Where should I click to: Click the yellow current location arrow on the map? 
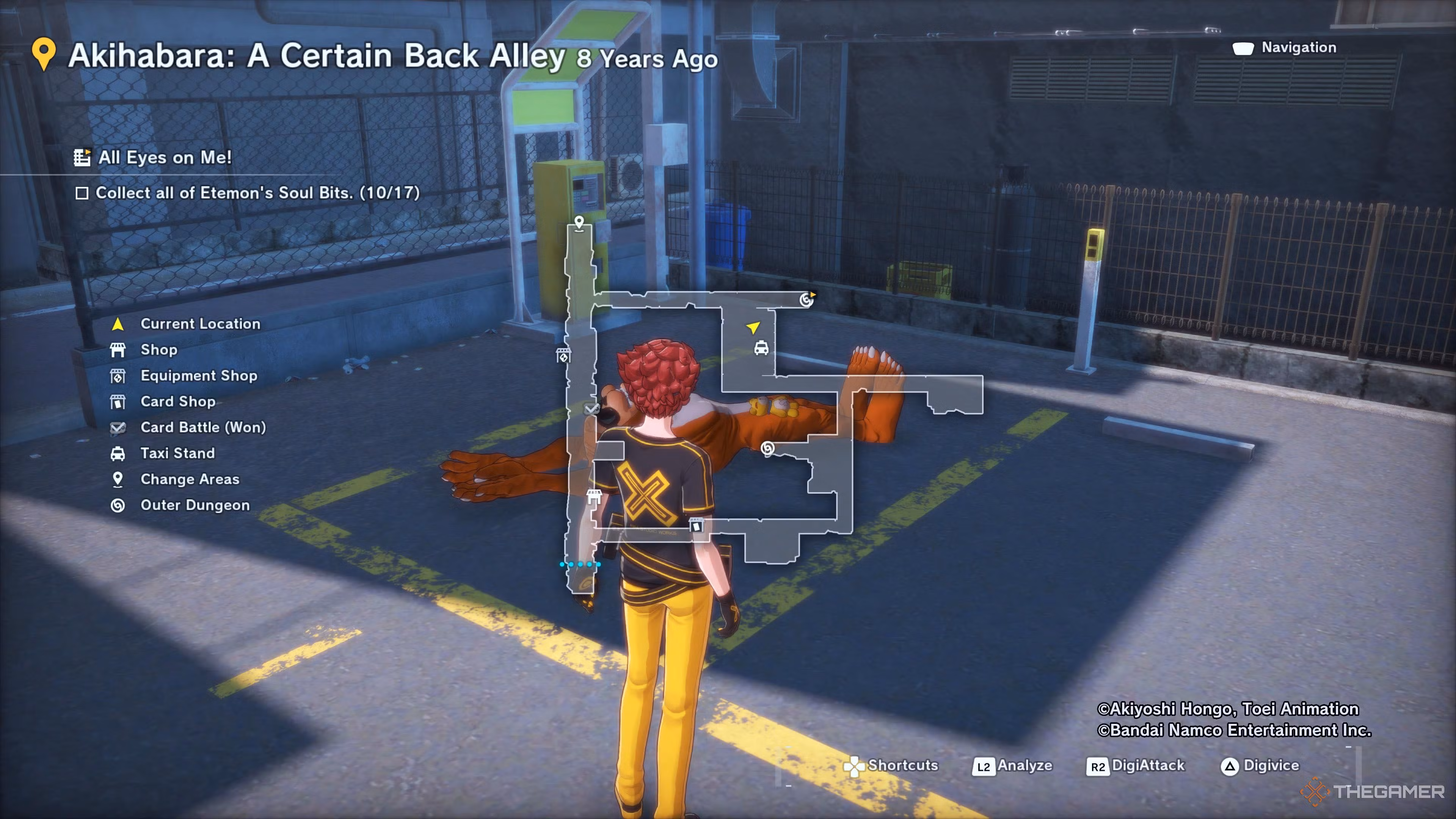(753, 327)
